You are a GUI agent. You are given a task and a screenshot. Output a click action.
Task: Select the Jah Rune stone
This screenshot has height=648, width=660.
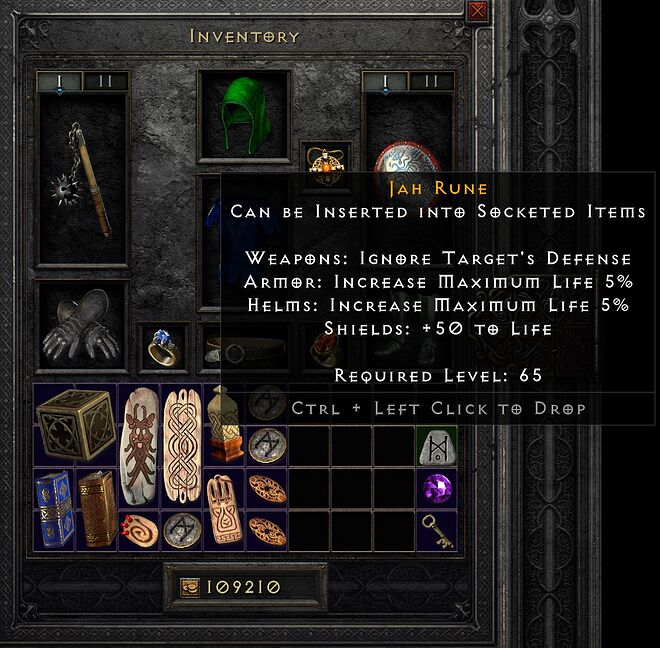436,444
